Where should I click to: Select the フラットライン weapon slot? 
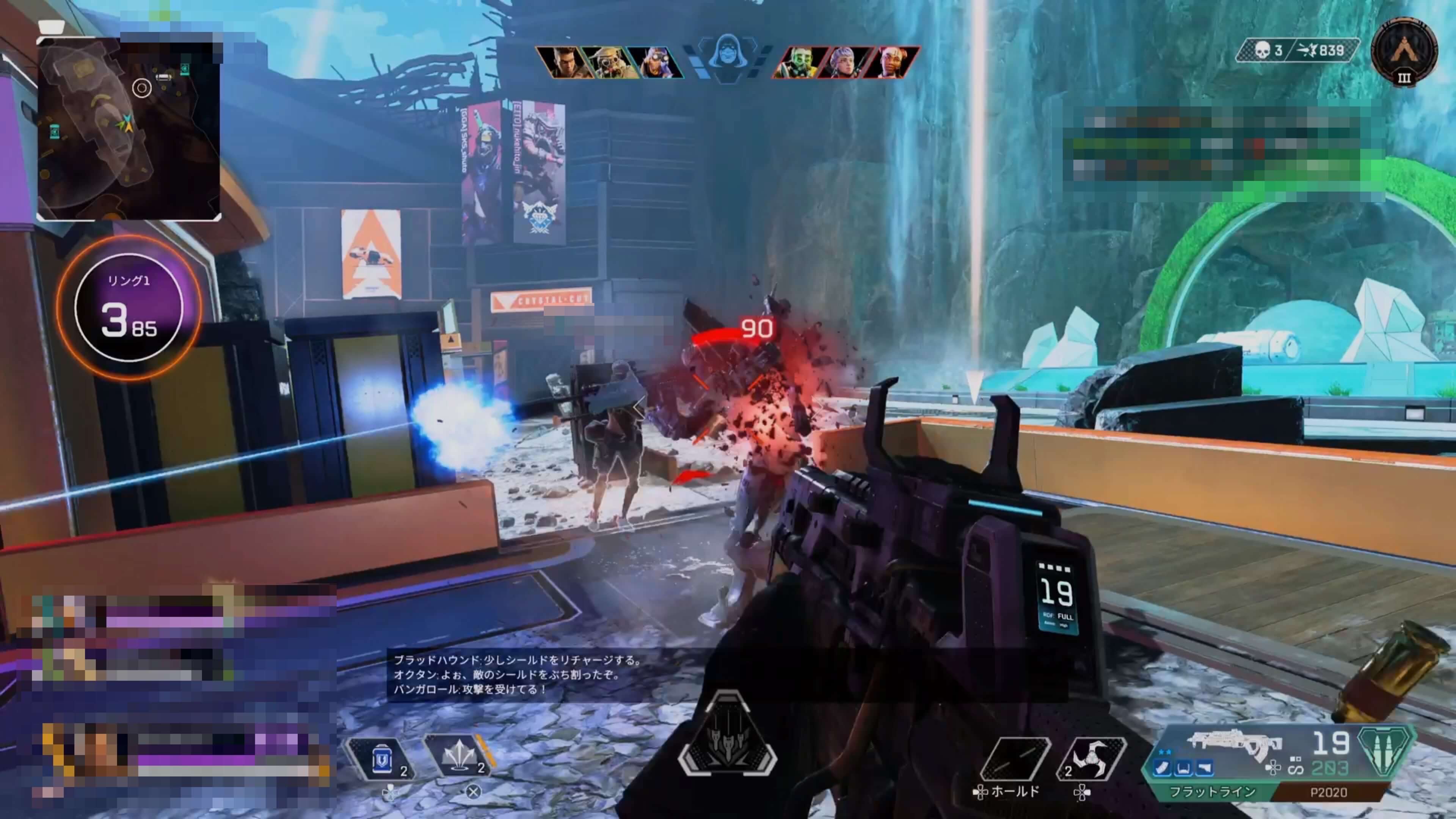coord(1212,792)
